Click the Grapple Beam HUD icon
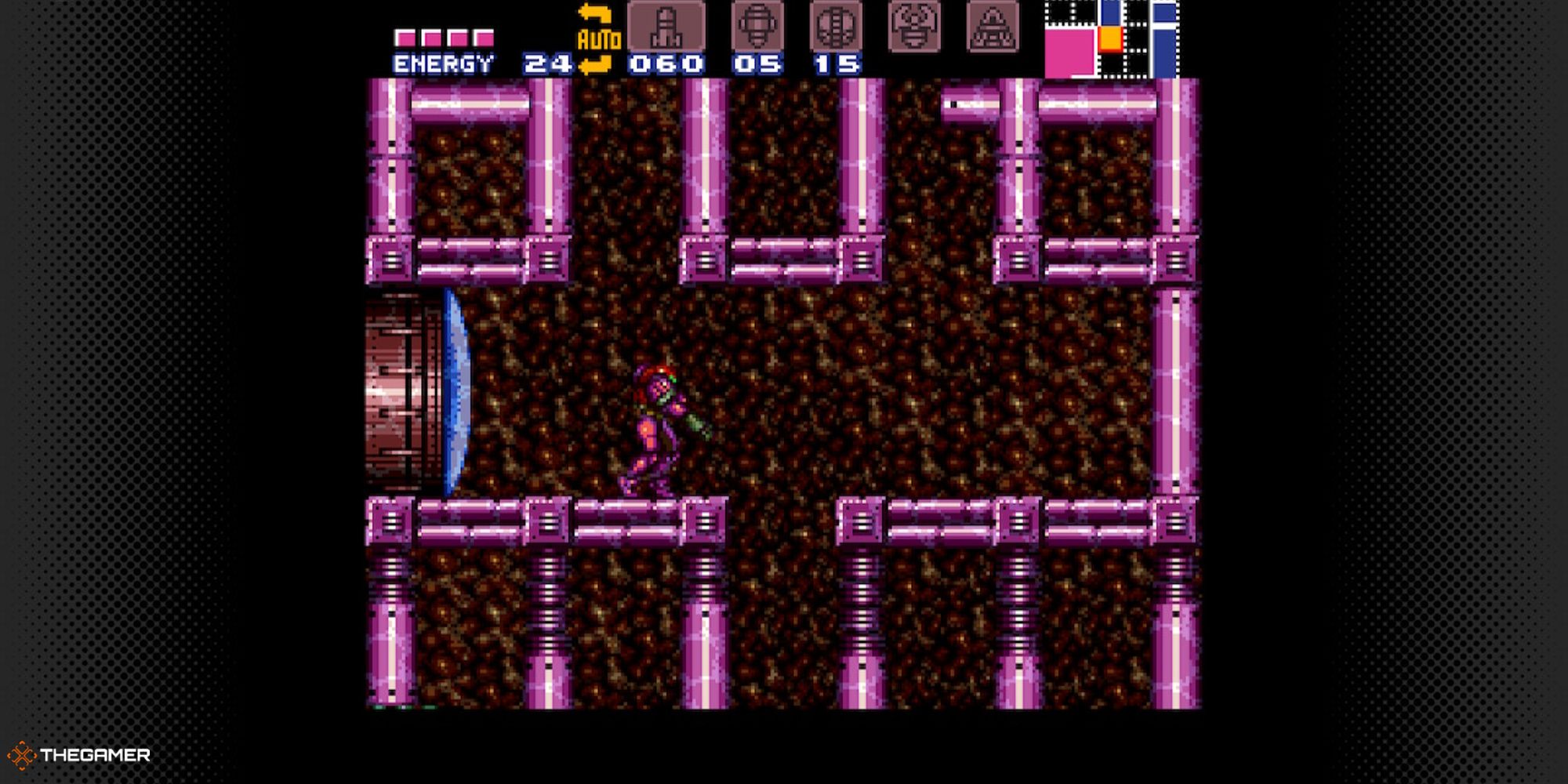 tap(913, 27)
